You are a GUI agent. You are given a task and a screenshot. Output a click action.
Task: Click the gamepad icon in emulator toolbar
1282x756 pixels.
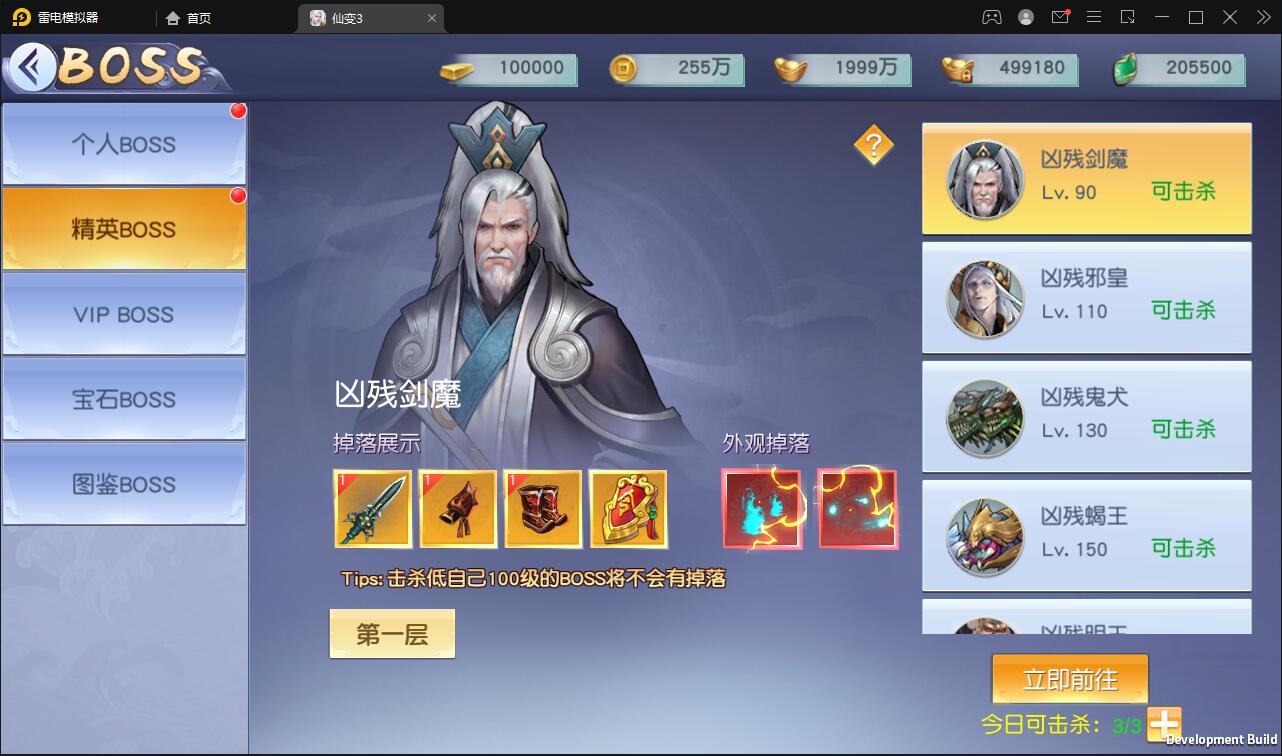[992, 17]
